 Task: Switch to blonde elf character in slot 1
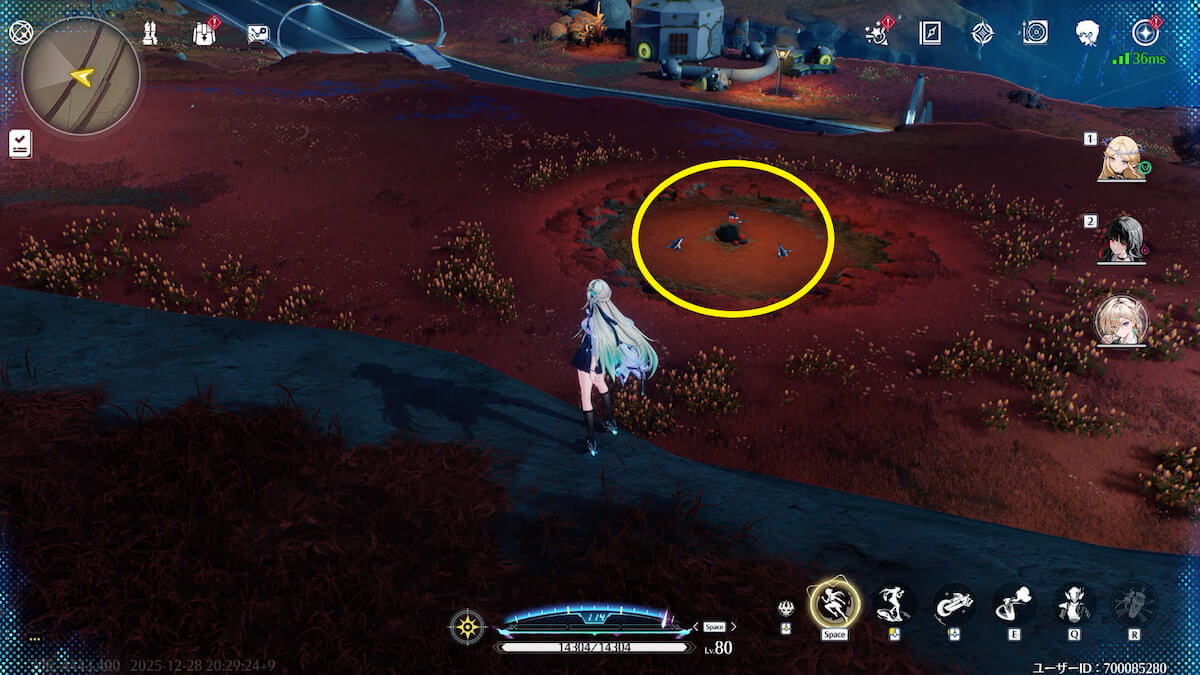point(1120,158)
